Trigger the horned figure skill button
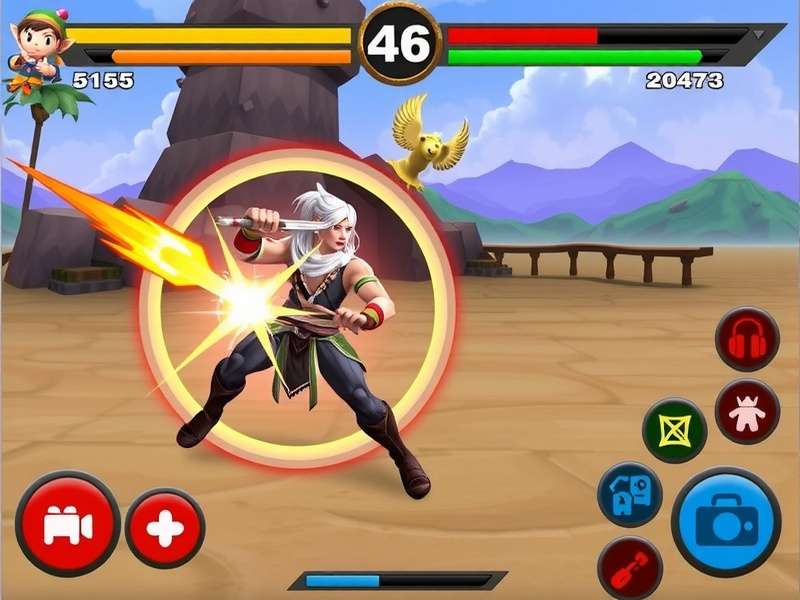This screenshot has height=600, width=800. (x=747, y=411)
